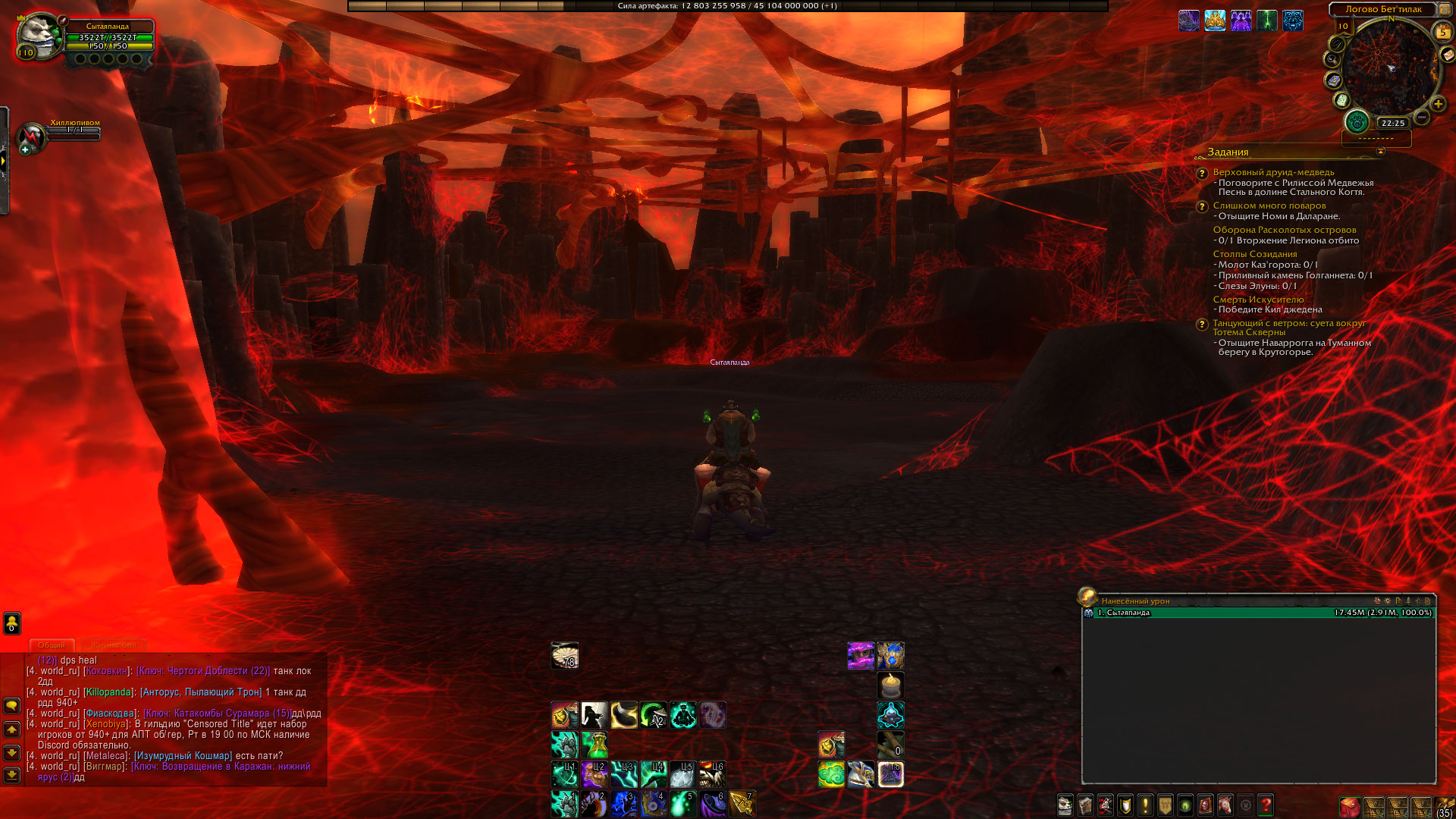
Task: Use the green potion flask slot
Action: click(595, 745)
